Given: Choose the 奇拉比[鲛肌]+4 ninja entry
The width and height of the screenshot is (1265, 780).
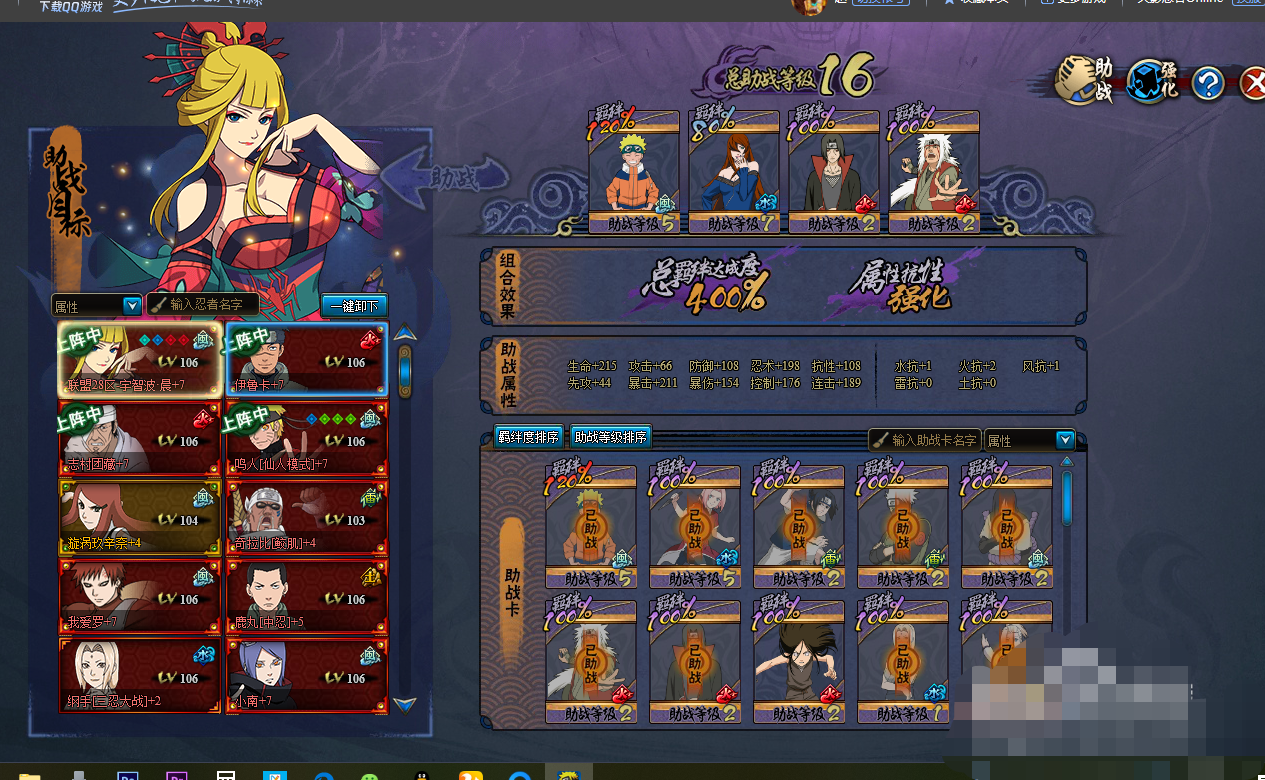Looking at the screenshot, I should point(306,517).
